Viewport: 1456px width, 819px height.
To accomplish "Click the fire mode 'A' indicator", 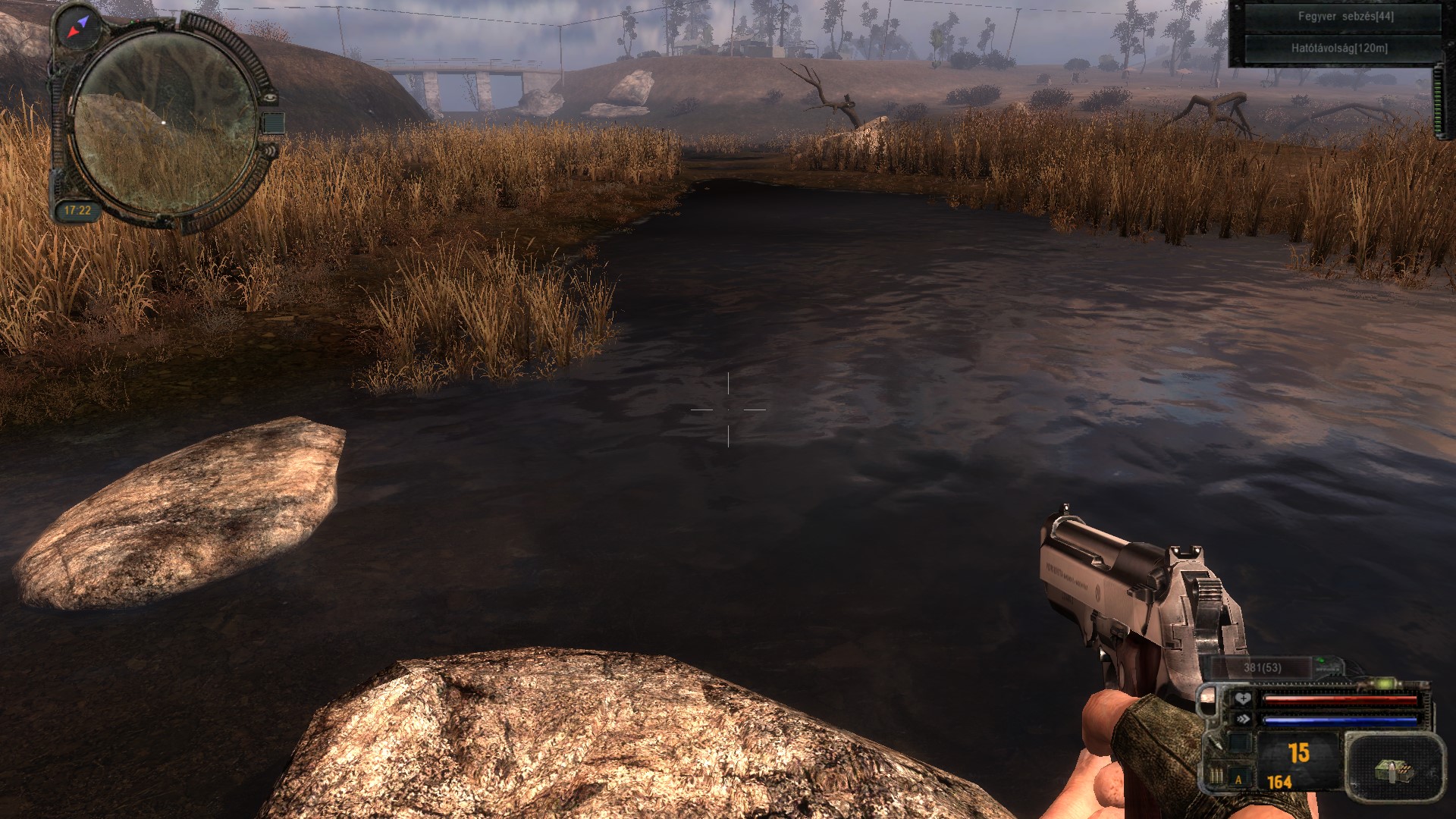I will 1239,779.
